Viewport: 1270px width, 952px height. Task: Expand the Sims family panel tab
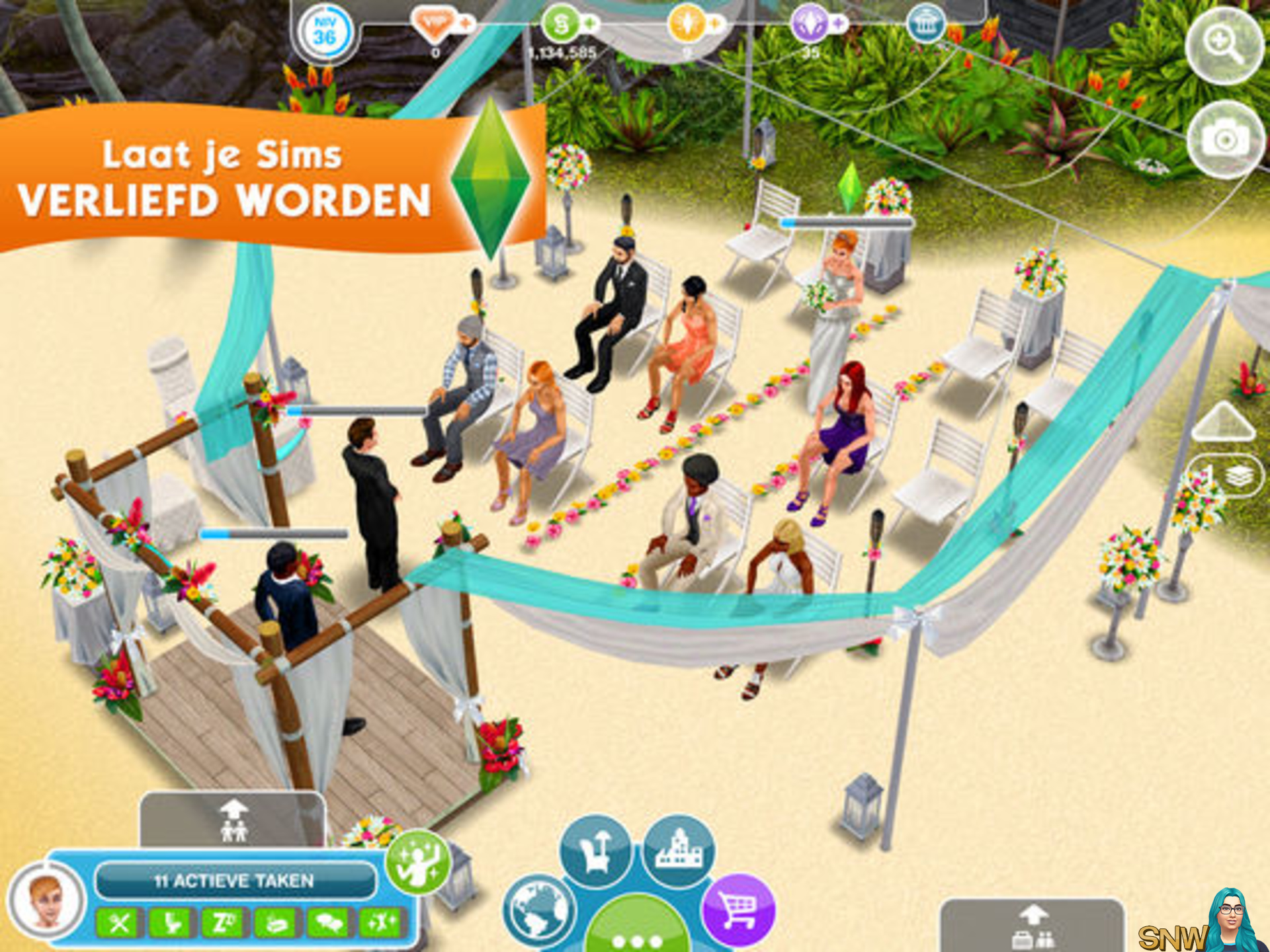[233, 821]
